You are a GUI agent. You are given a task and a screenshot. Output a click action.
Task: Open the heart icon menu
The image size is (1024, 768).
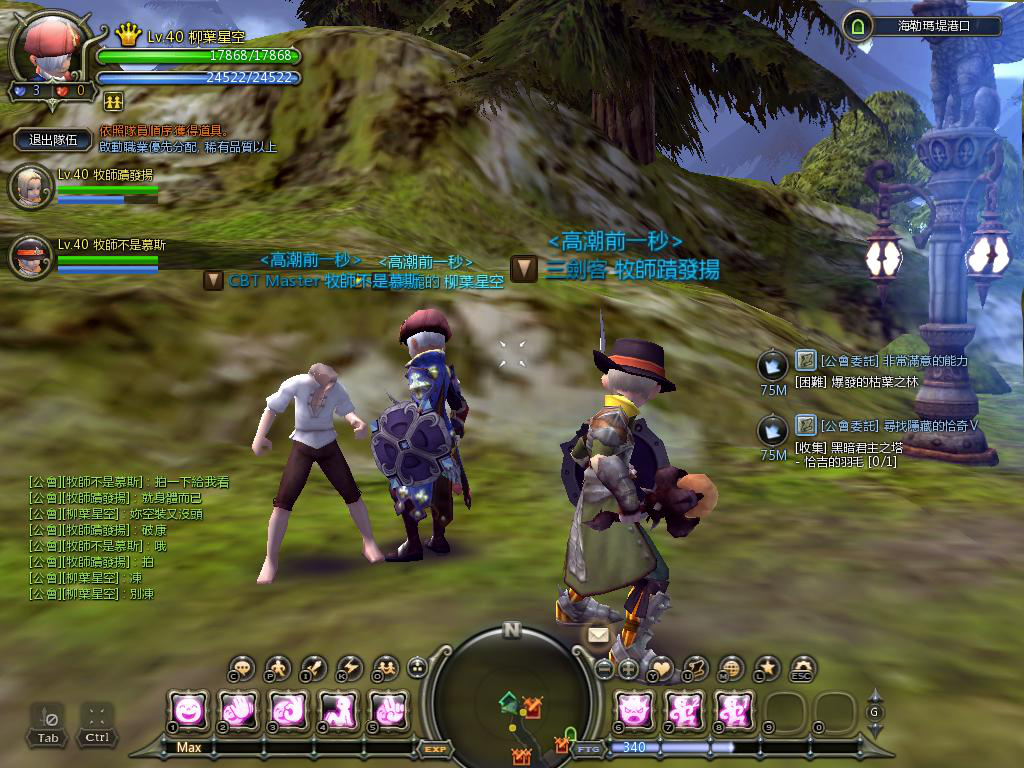(661, 668)
